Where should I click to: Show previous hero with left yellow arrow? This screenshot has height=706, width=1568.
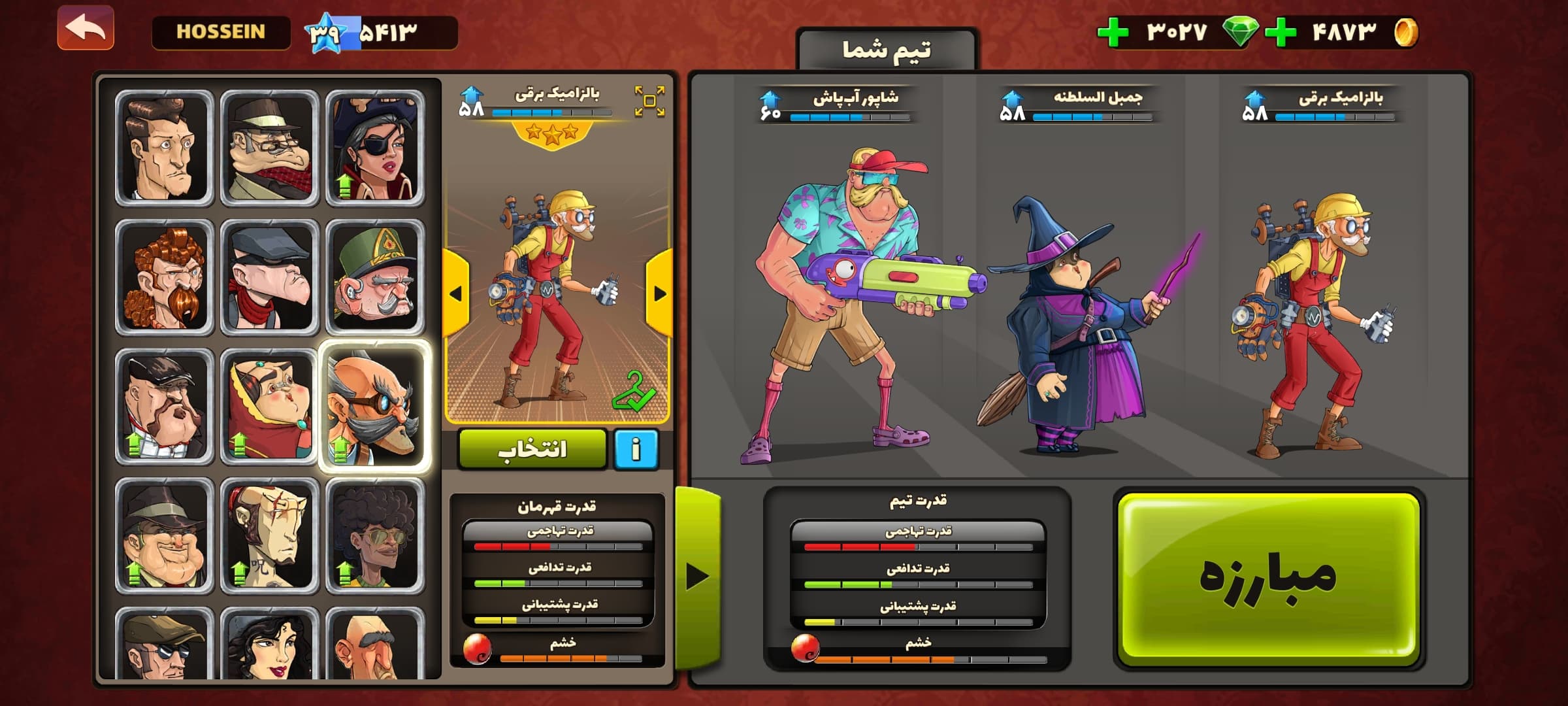[455, 294]
